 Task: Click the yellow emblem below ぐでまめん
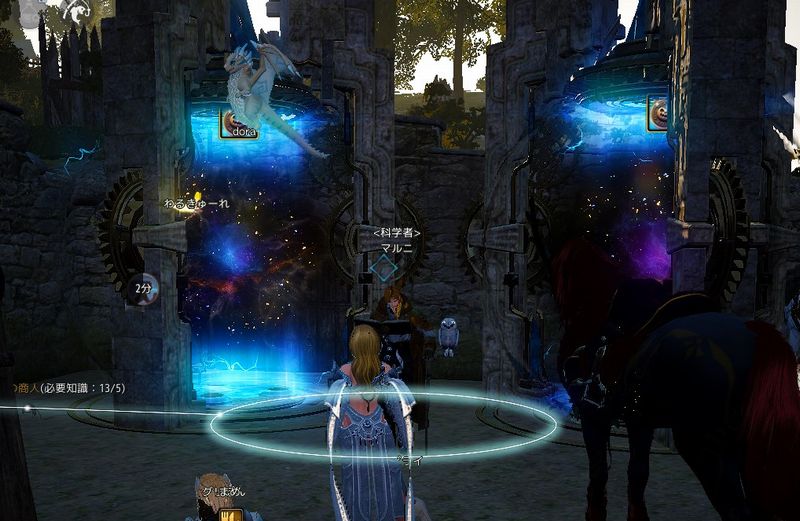(x=232, y=514)
